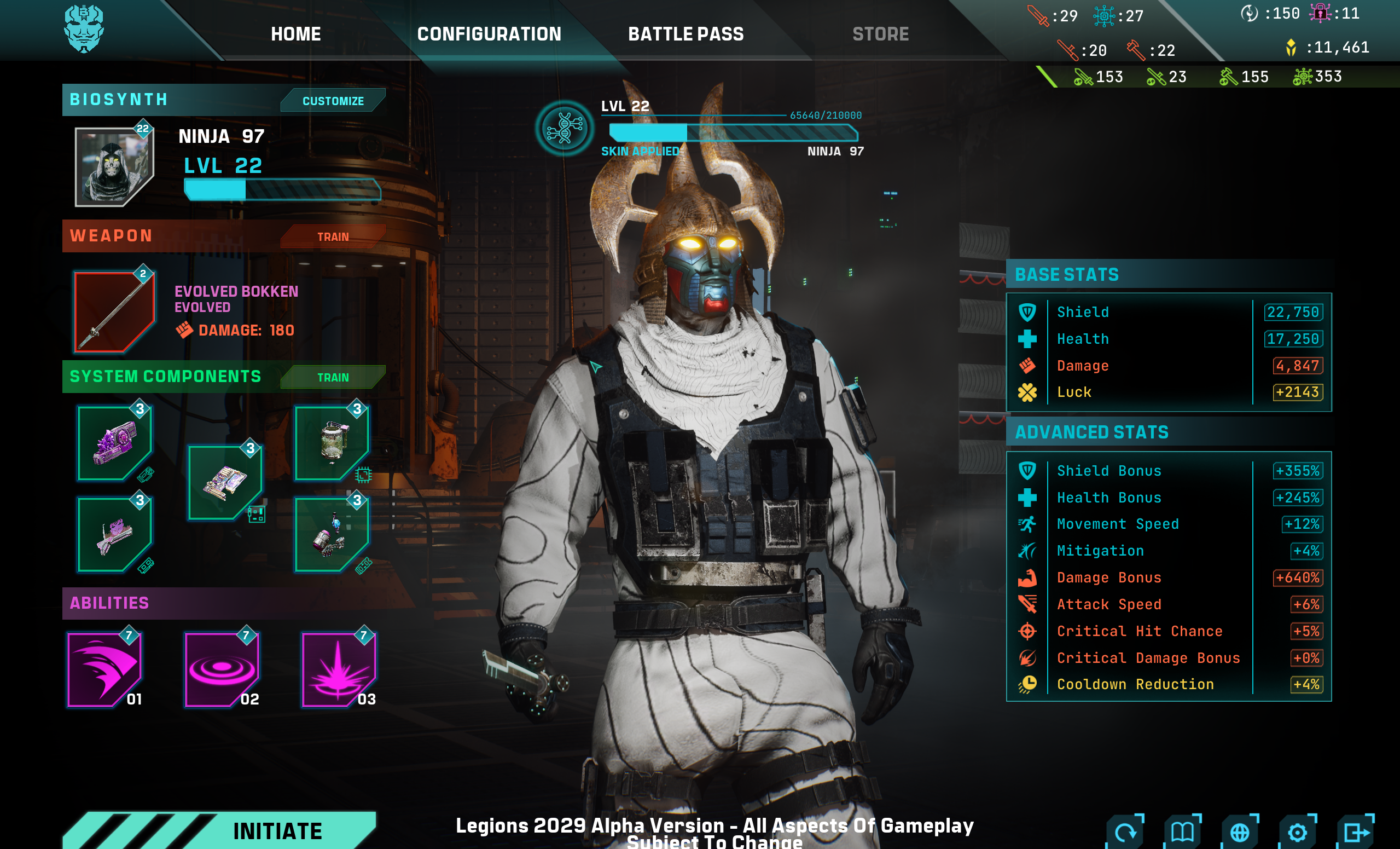
Task: Switch to the Home tab
Action: coord(295,34)
